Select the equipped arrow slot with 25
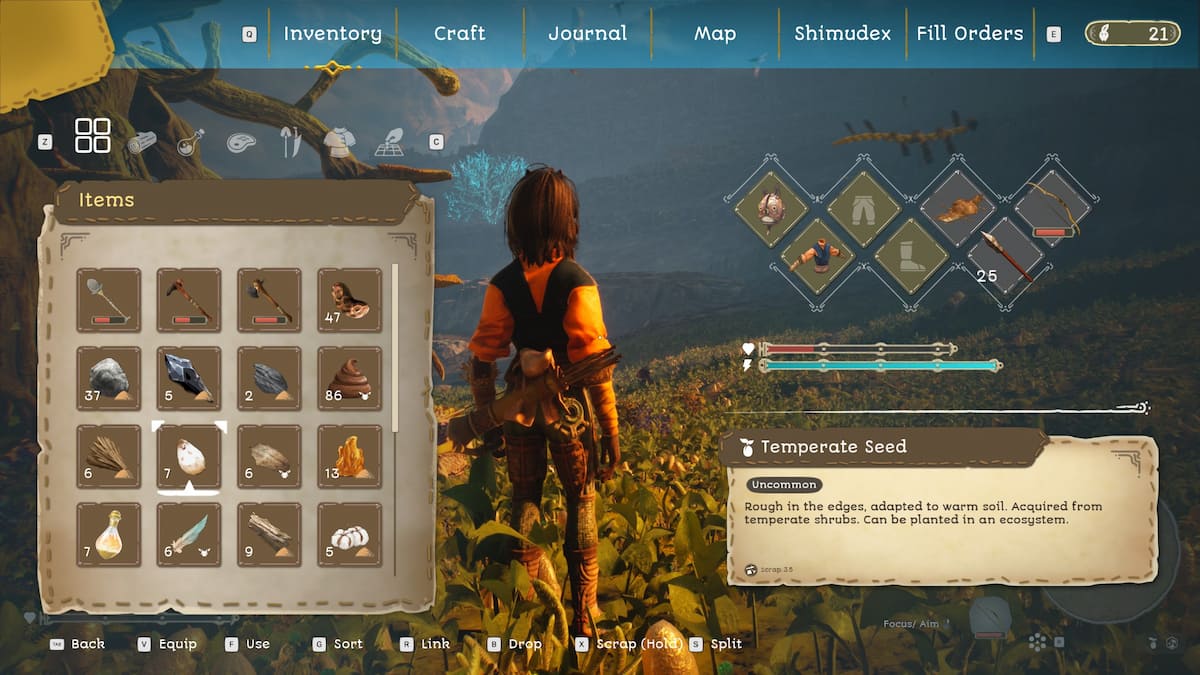Image resolution: width=1200 pixels, height=675 pixels. [1003, 255]
